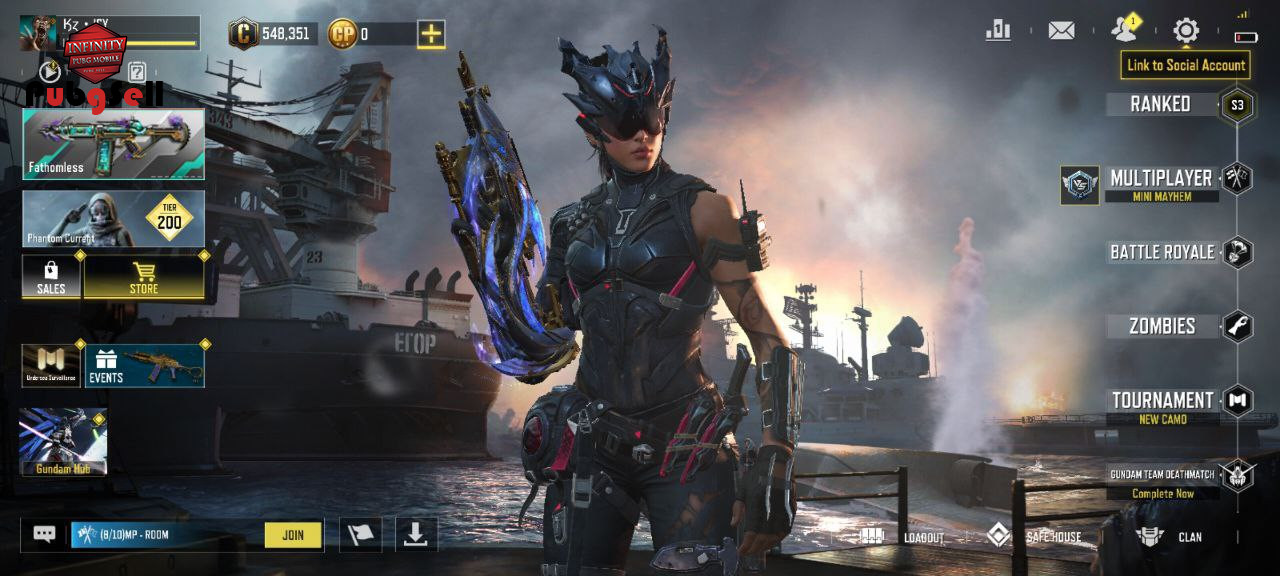Go to the Store

(144, 277)
